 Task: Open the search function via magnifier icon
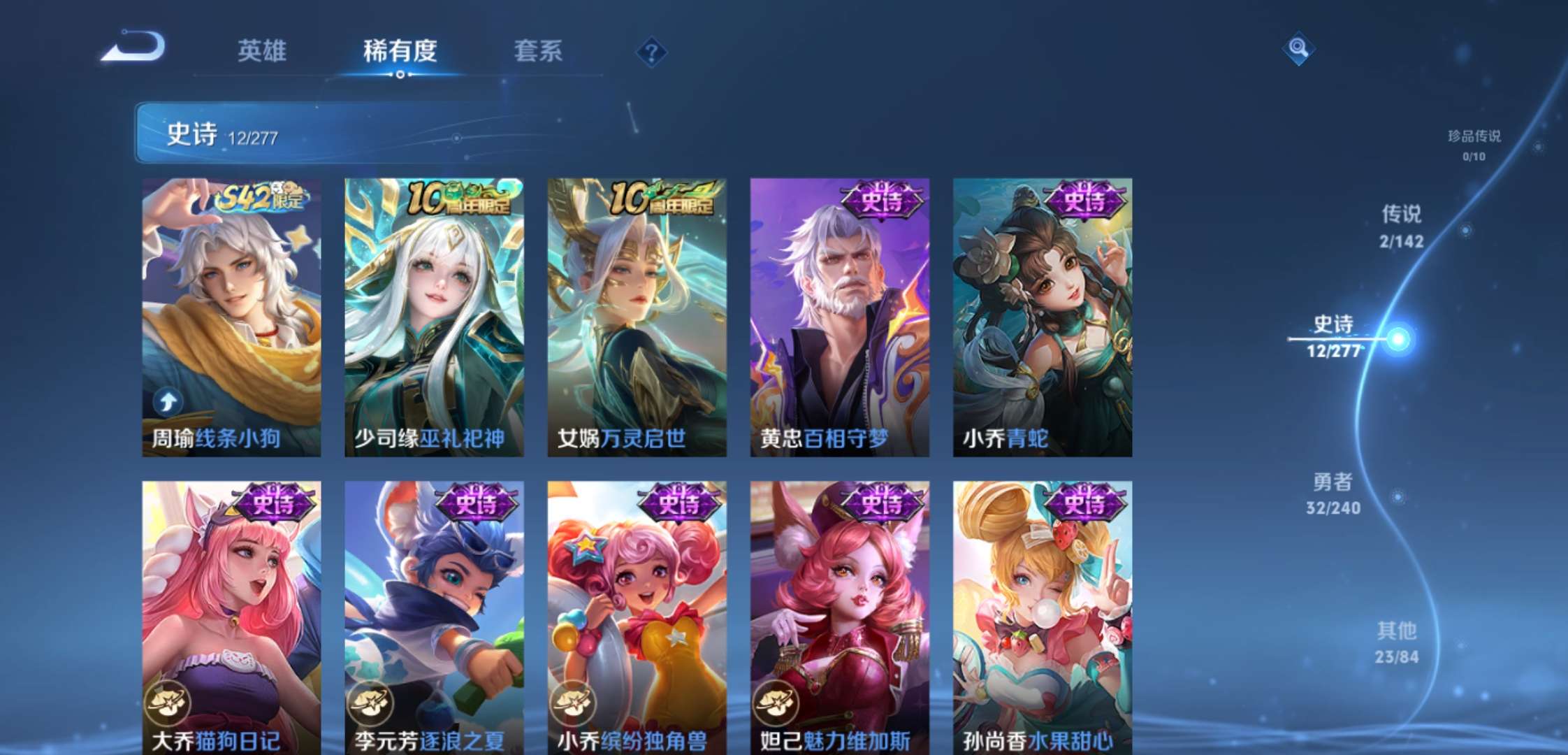(1298, 50)
